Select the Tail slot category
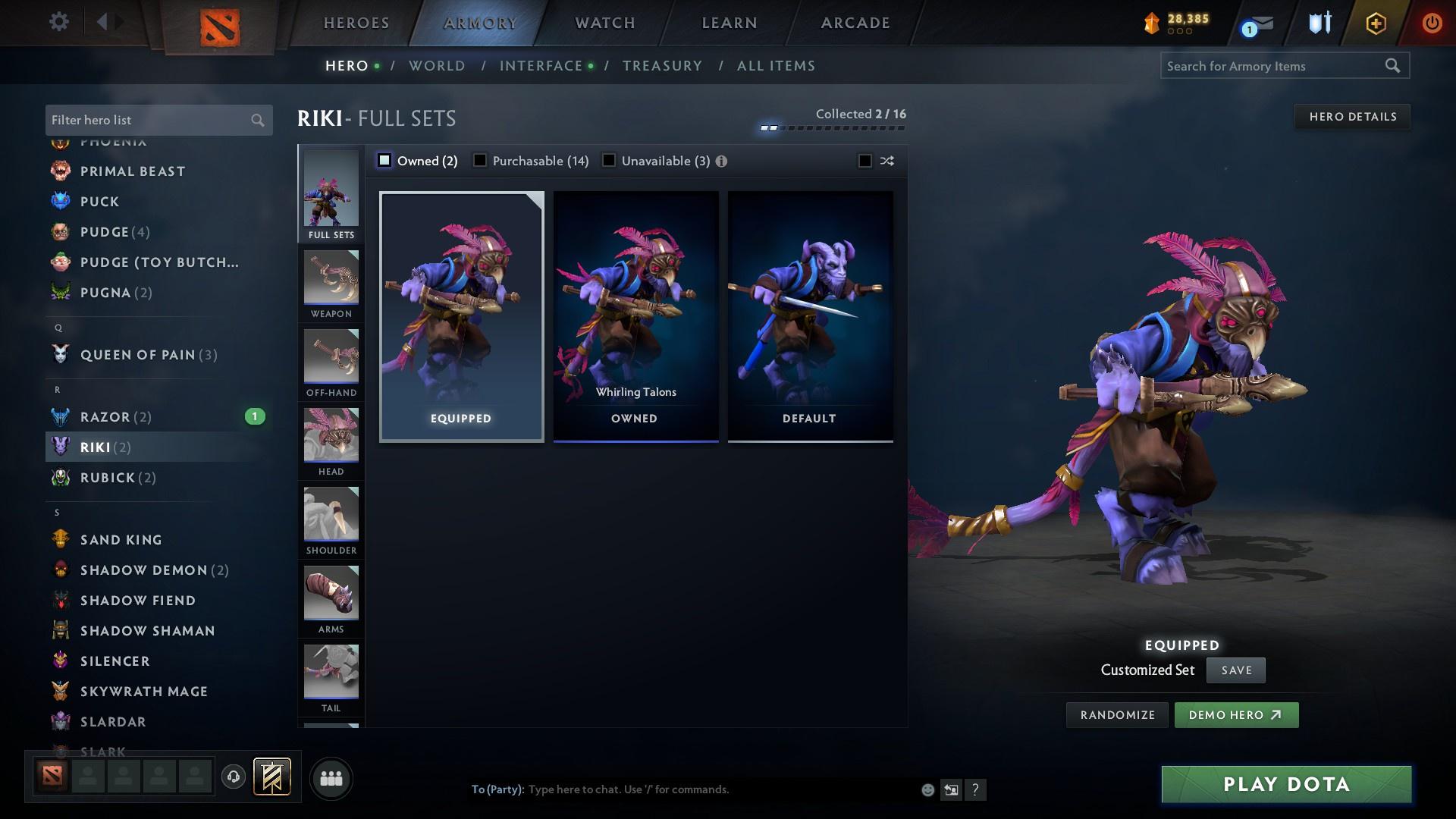Screen dimensions: 1456x819 tap(331, 675)
